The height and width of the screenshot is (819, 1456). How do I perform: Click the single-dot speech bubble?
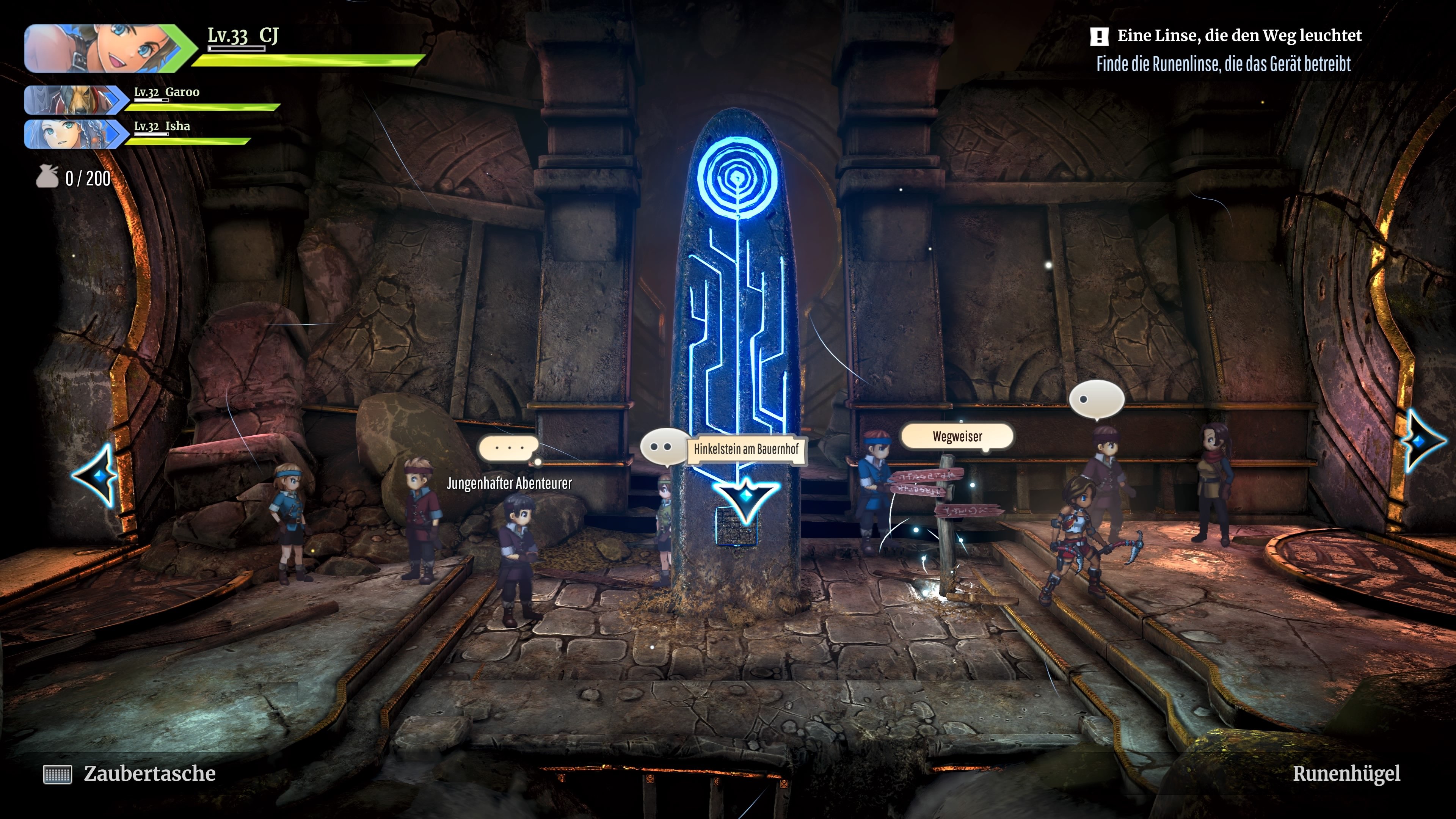click(1095, 399)
